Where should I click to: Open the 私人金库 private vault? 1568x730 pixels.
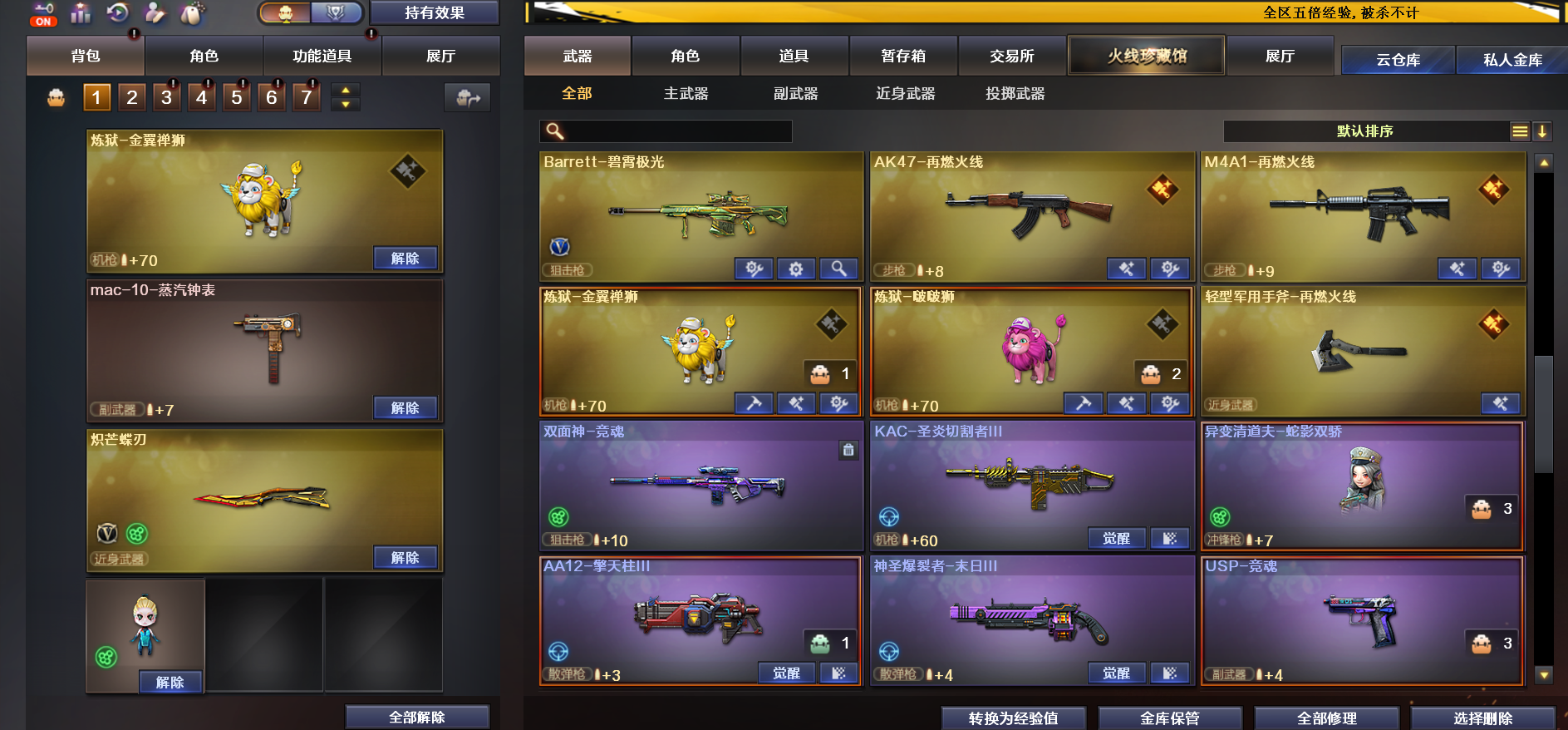(x=1511, y=60)
